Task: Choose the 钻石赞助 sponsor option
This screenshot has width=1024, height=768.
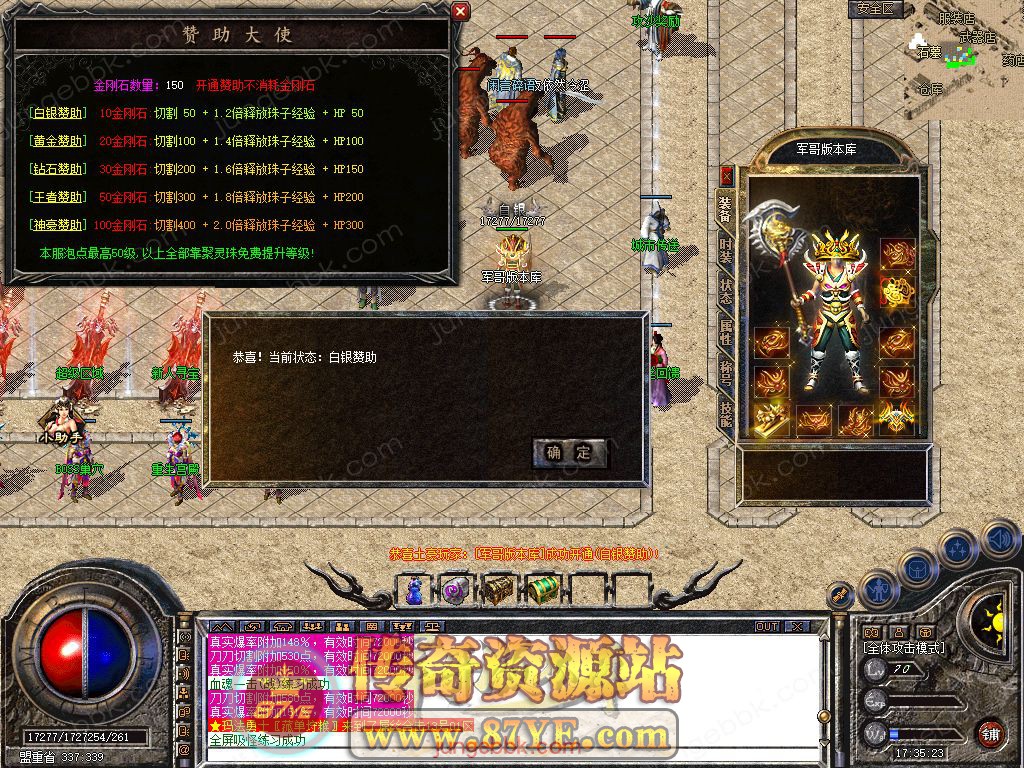Action: (x=58, y=169)
